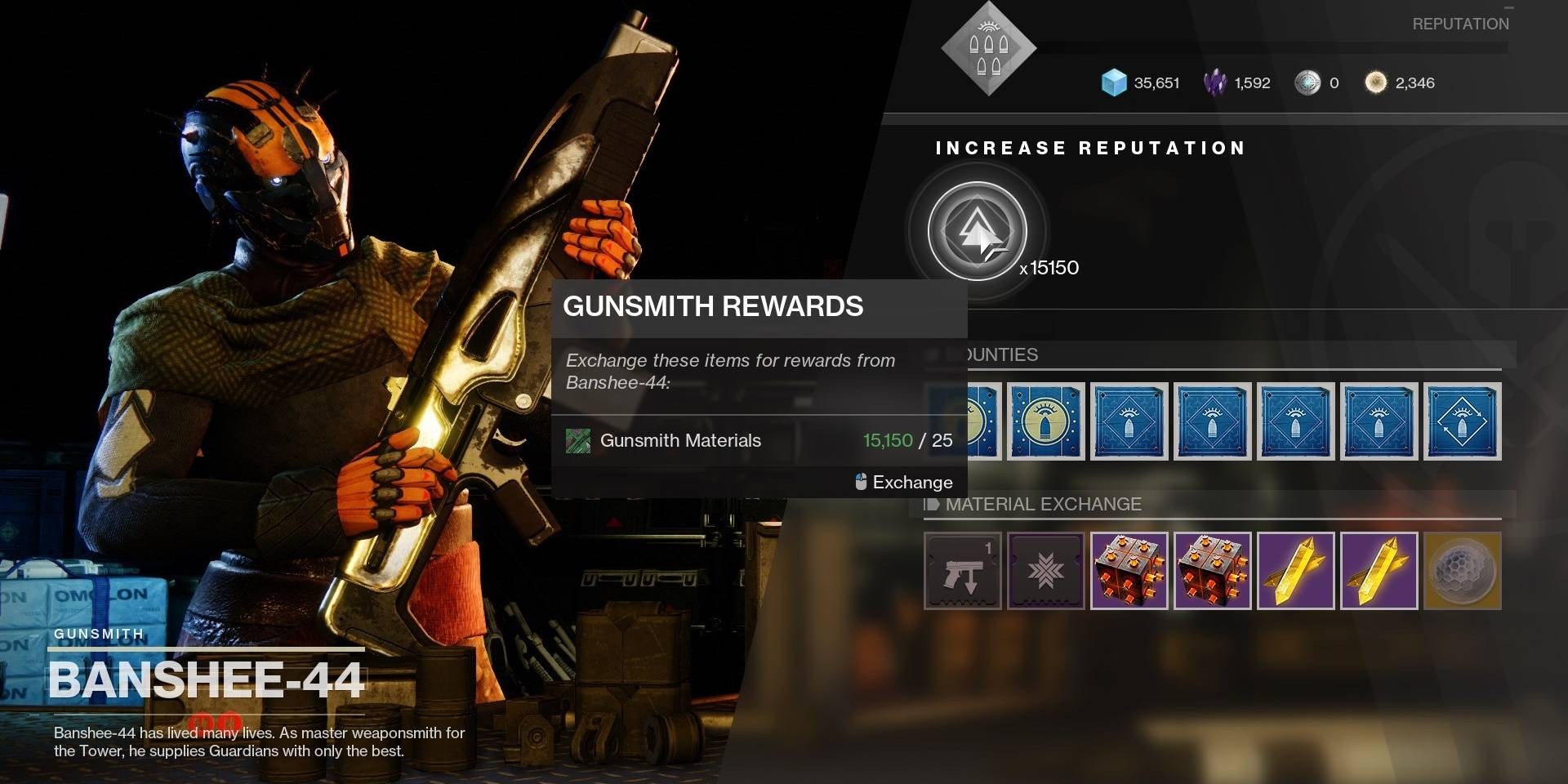Select the bounty with yellow circular bullet emblem
This screenshot has height=784, width=1568.
[1045, 421]
